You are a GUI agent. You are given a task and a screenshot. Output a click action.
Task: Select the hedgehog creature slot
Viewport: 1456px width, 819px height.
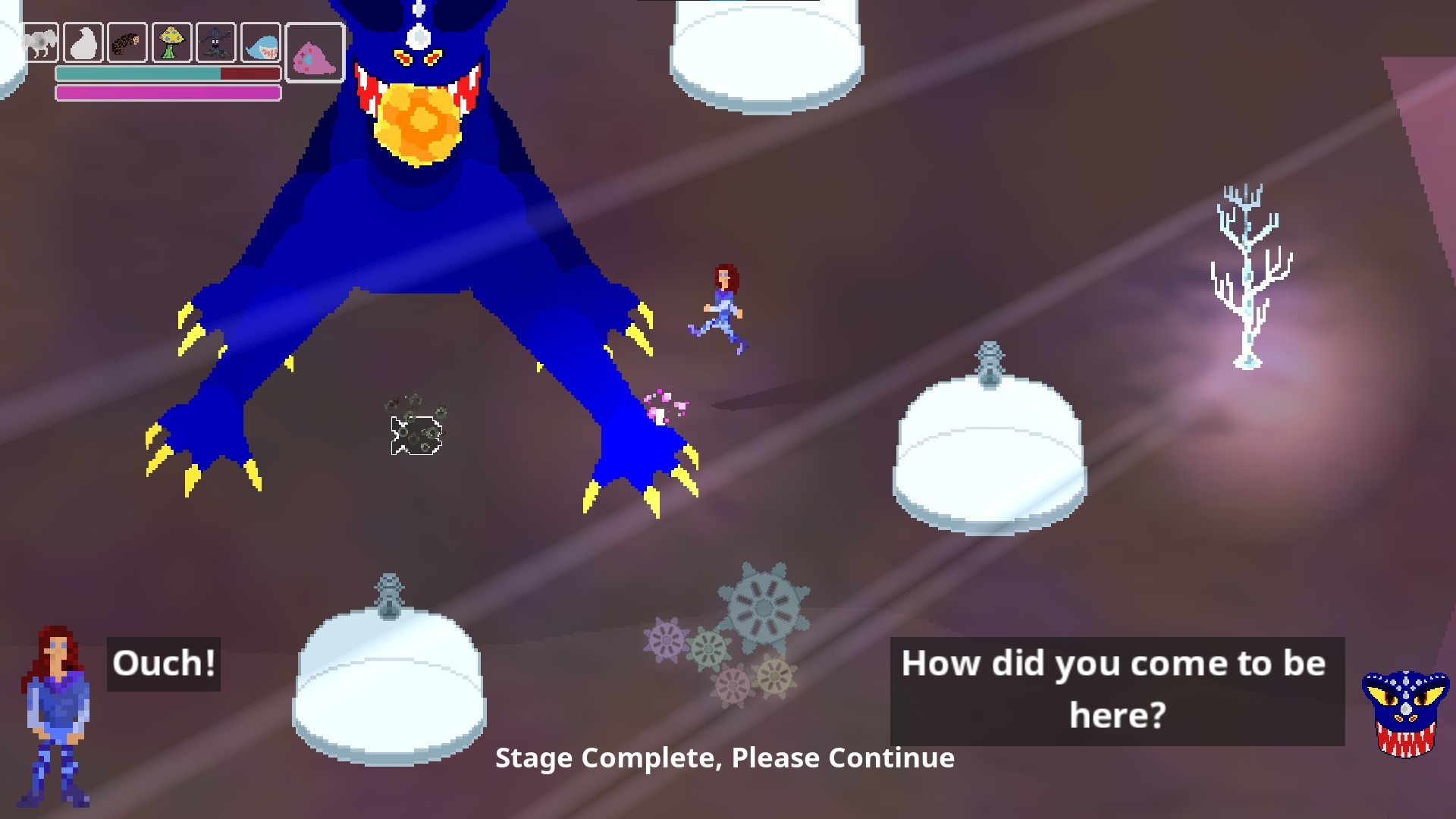[x=126, y=42]
